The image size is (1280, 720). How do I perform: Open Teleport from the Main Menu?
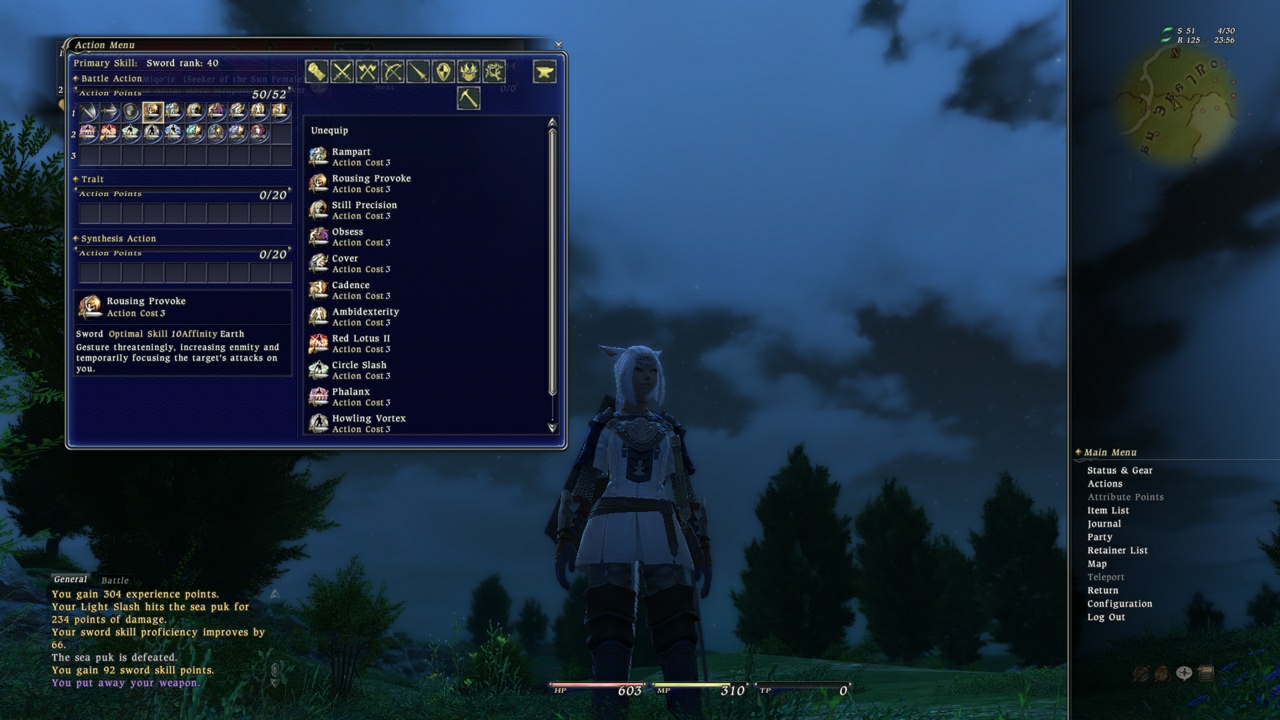(1106, 577)
